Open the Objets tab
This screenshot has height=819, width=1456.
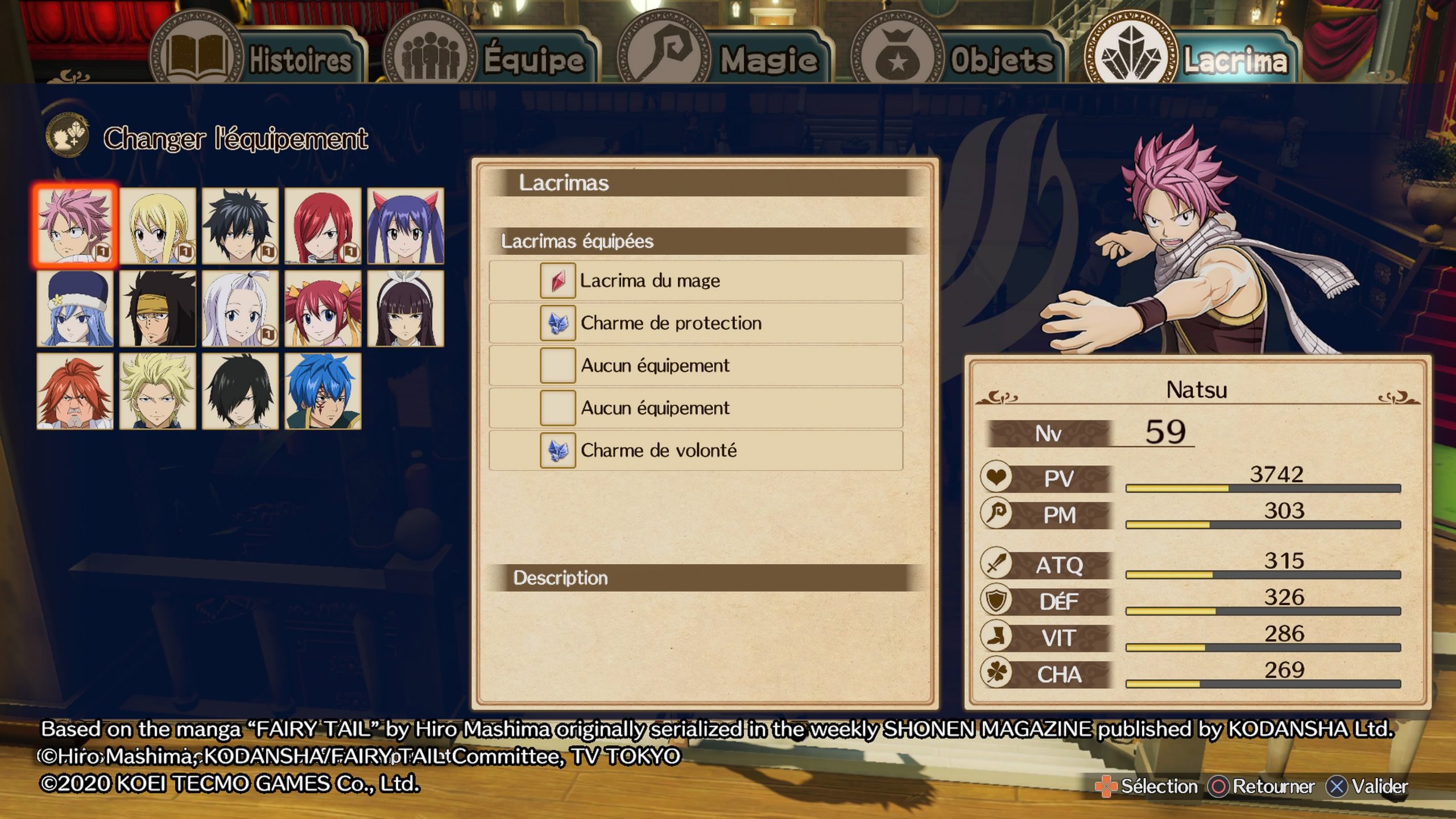click(x=958, y=59)
